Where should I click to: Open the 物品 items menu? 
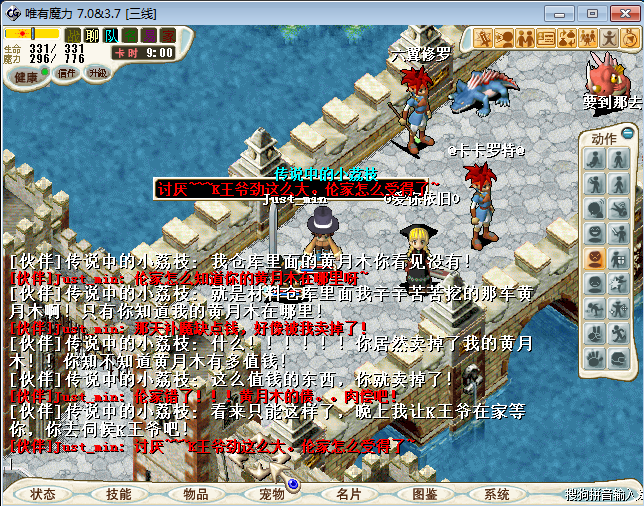[x=196, y=494]
